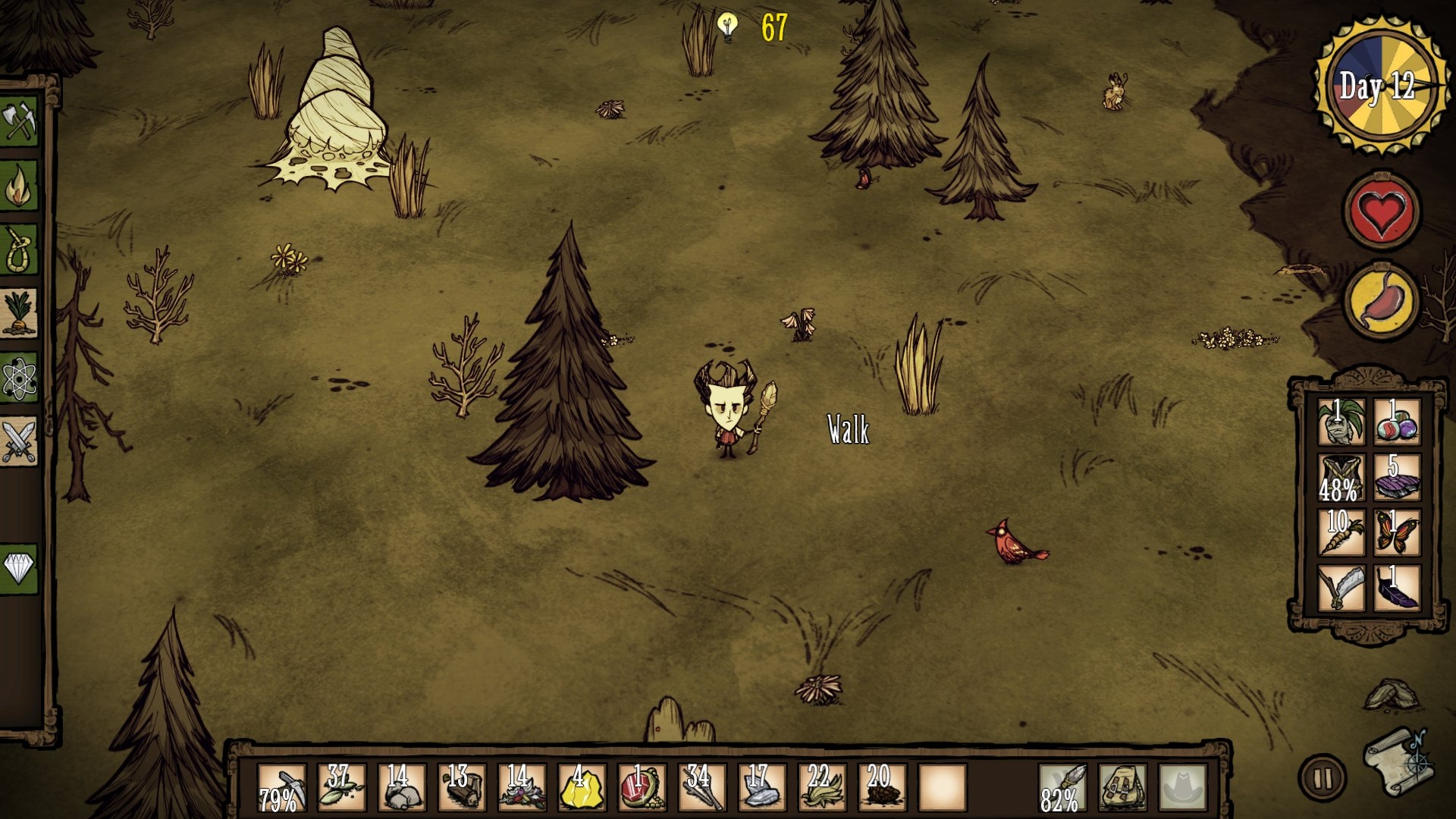
Task: Open the Survival rope-trap crafting tab
Action: point(20,250)
